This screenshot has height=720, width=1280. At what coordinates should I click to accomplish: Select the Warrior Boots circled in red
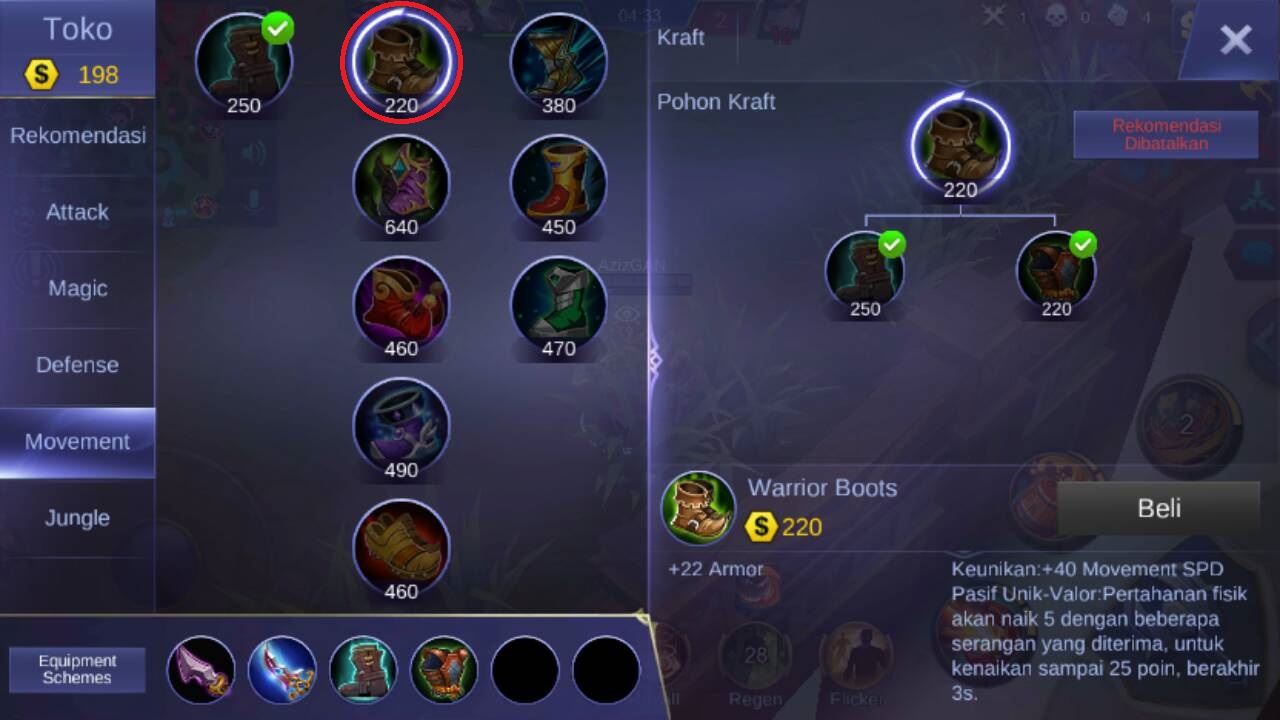pos(401,62)
